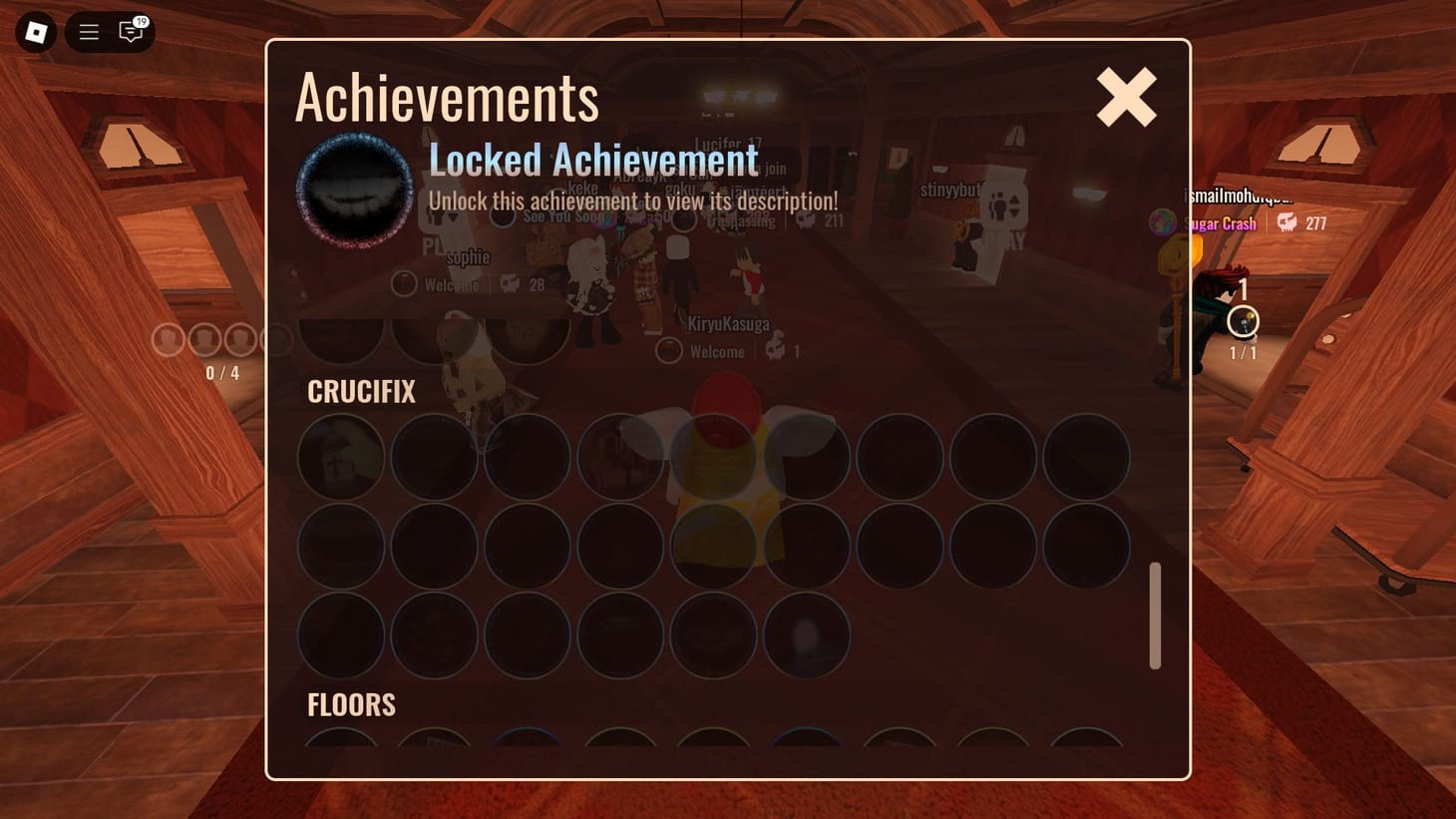Click the rainbow circle badge next to ismailmohdiqbal
Screen dimensions: 1456x819
click(1163, 223)
